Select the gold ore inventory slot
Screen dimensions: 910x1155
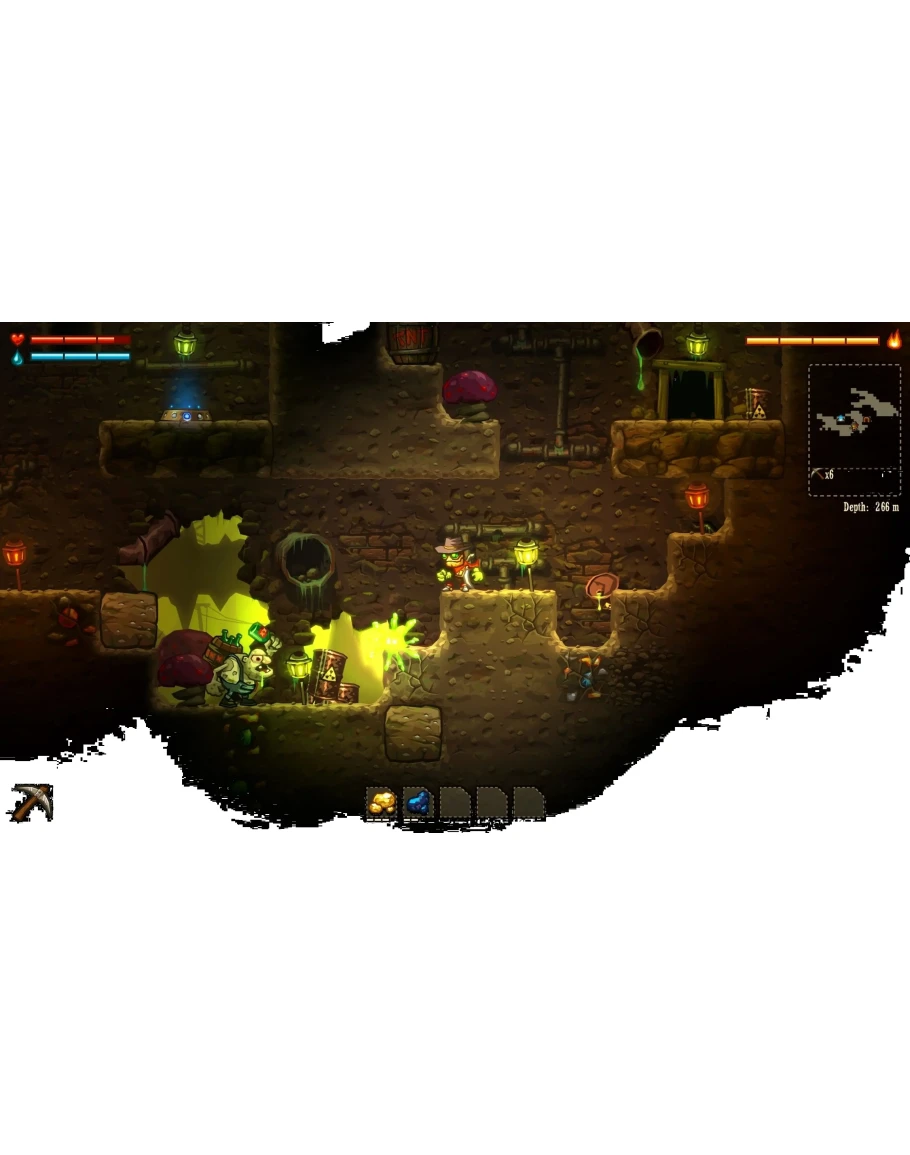click(382, 802)
